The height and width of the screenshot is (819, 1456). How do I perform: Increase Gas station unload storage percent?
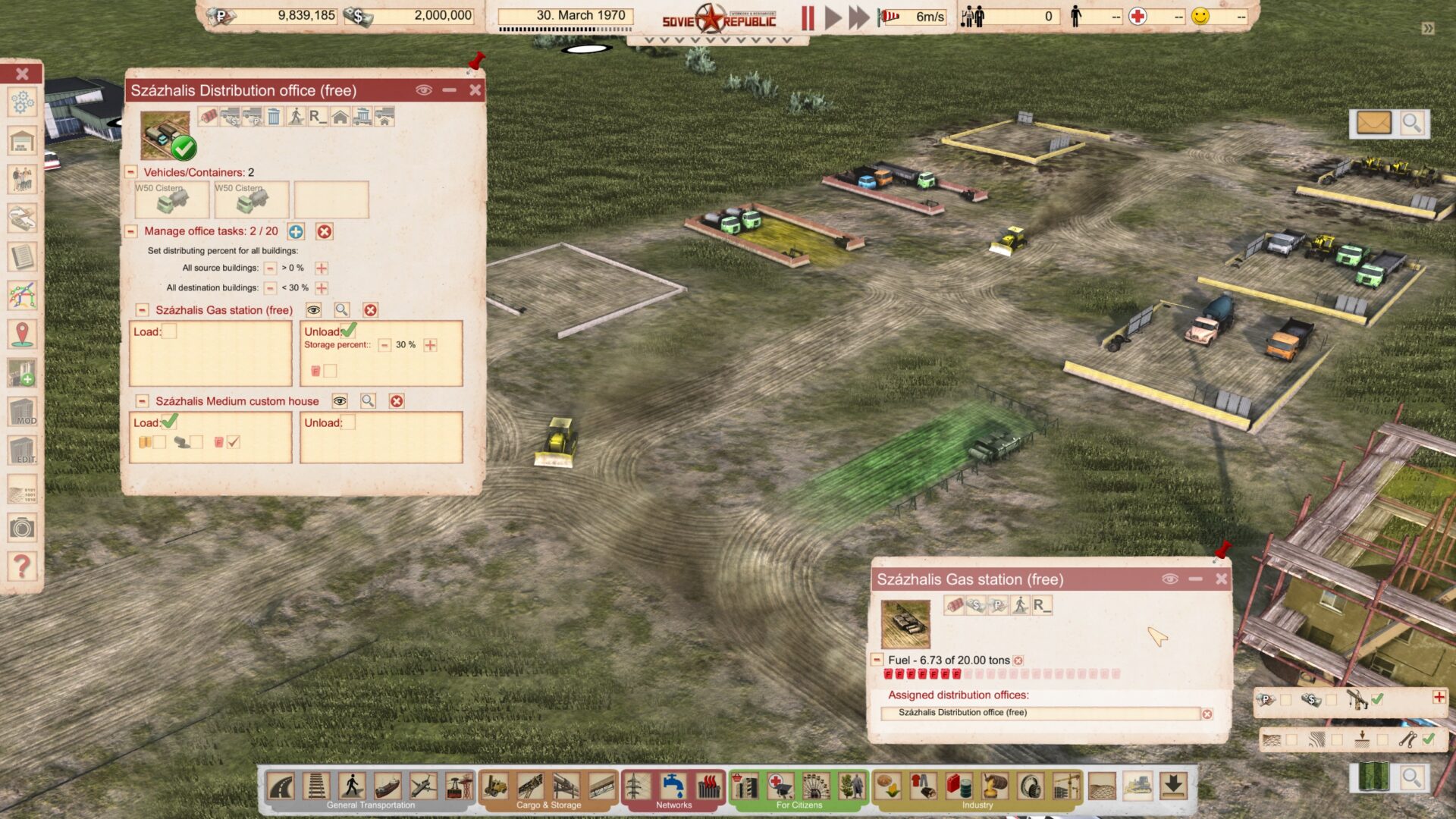click(x=430, y=346)
